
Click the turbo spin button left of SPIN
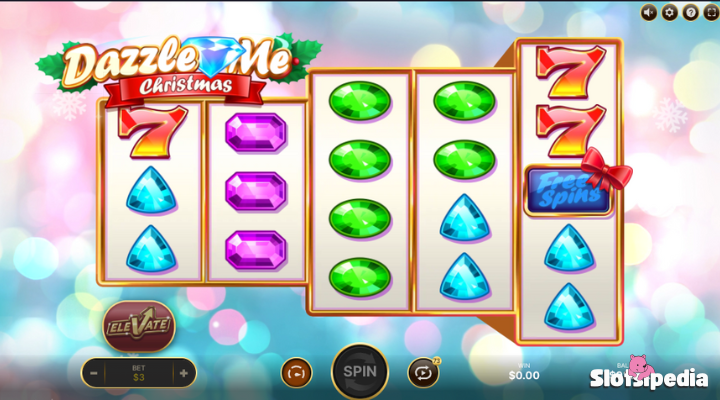pyautogui.click(x=296, y=372)
